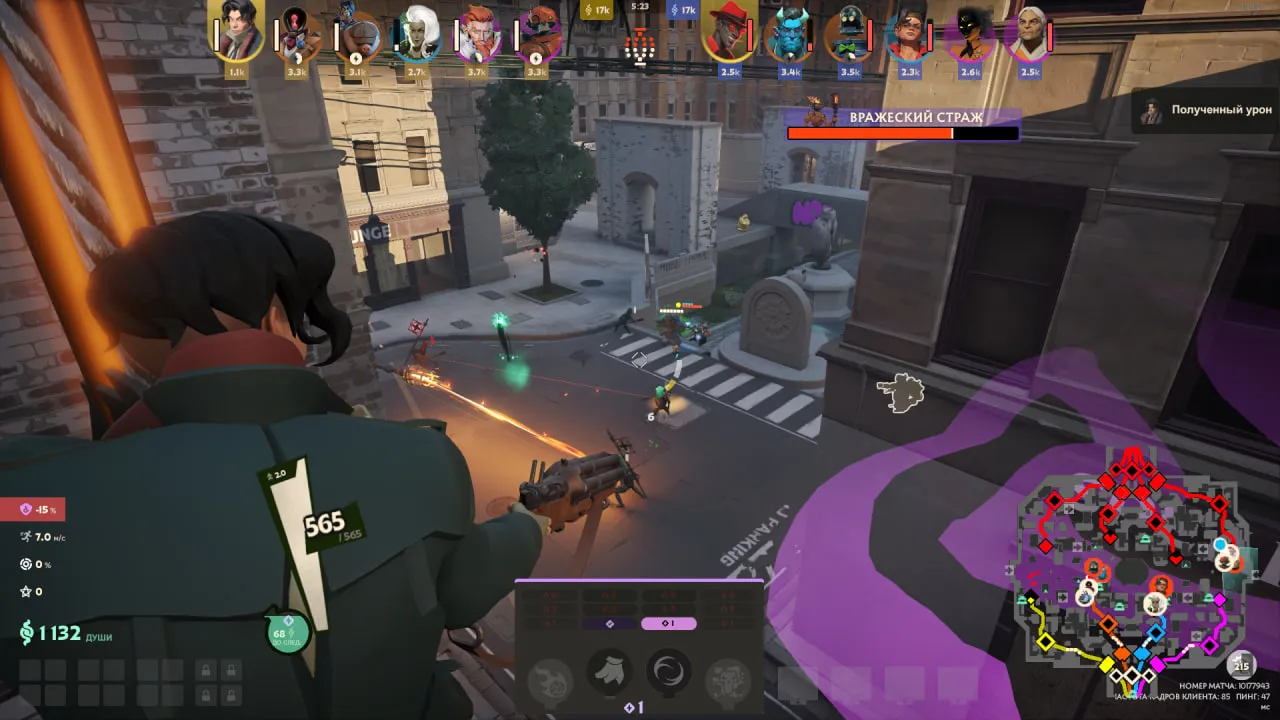Image resolution: width=1280 pixels, height=720 pixels.
Task: Select the black-haired hero portrait with 1.1k souls
Action: pos(237,33)
